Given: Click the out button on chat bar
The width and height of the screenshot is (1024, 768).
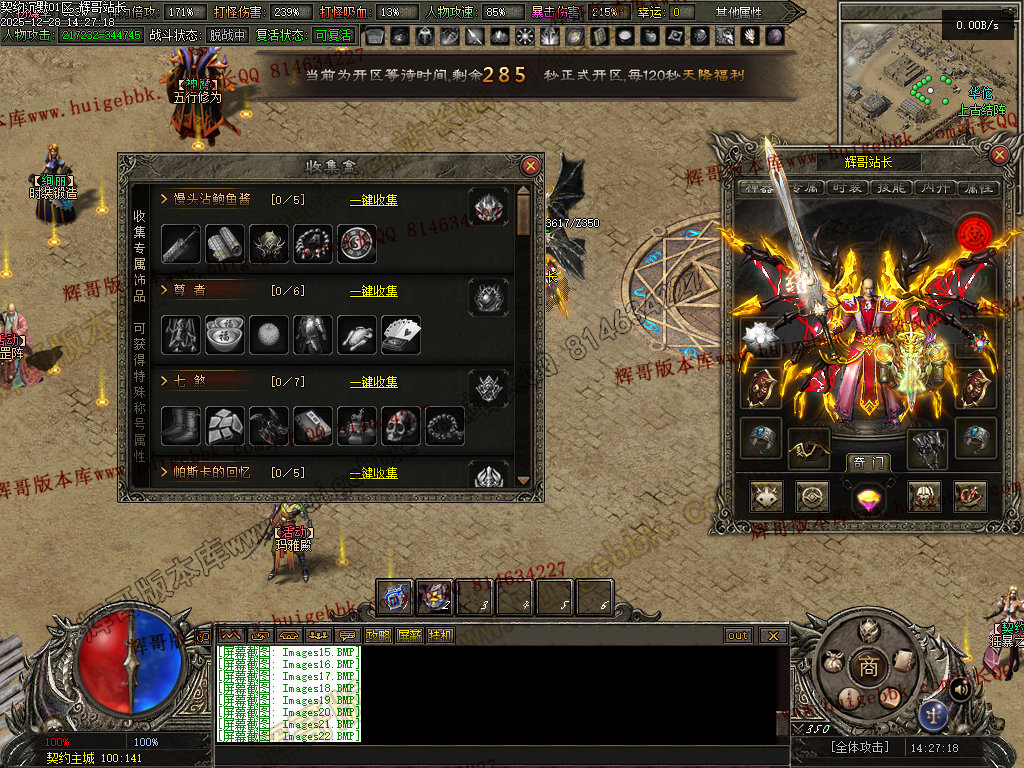Looking at the screenshot, I should (x=738, y=635).
